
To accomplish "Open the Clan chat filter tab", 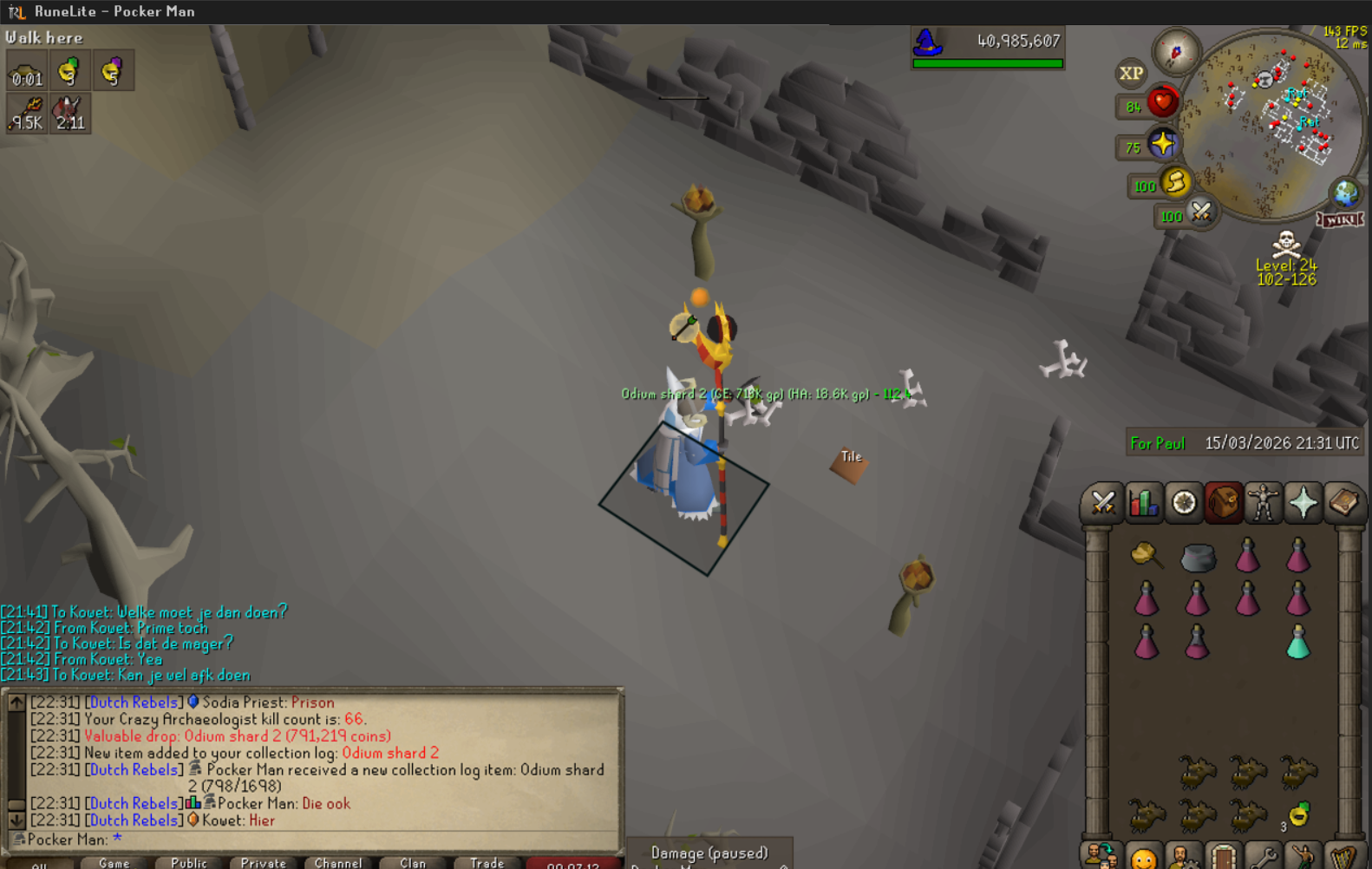I will pyautogui.click(x=413, y=862).
